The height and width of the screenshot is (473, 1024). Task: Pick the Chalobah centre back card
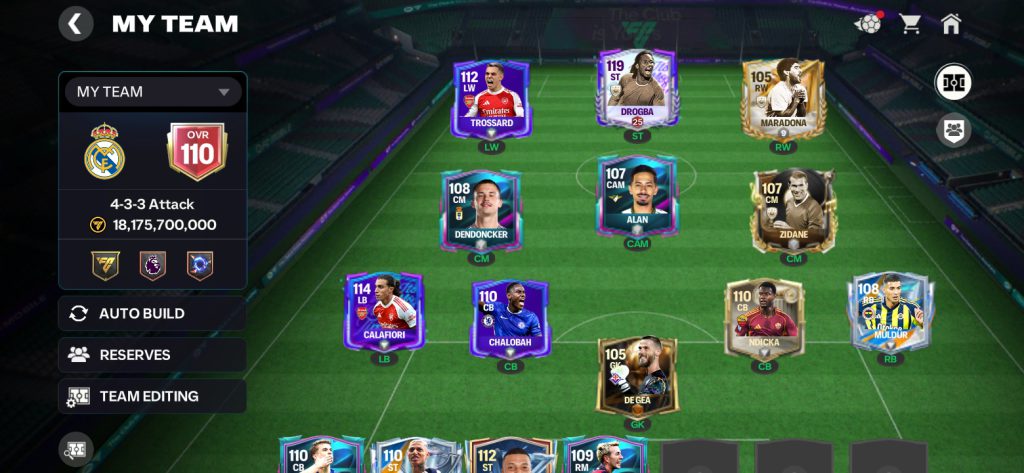pyautogui.click(x=510, y=317)
